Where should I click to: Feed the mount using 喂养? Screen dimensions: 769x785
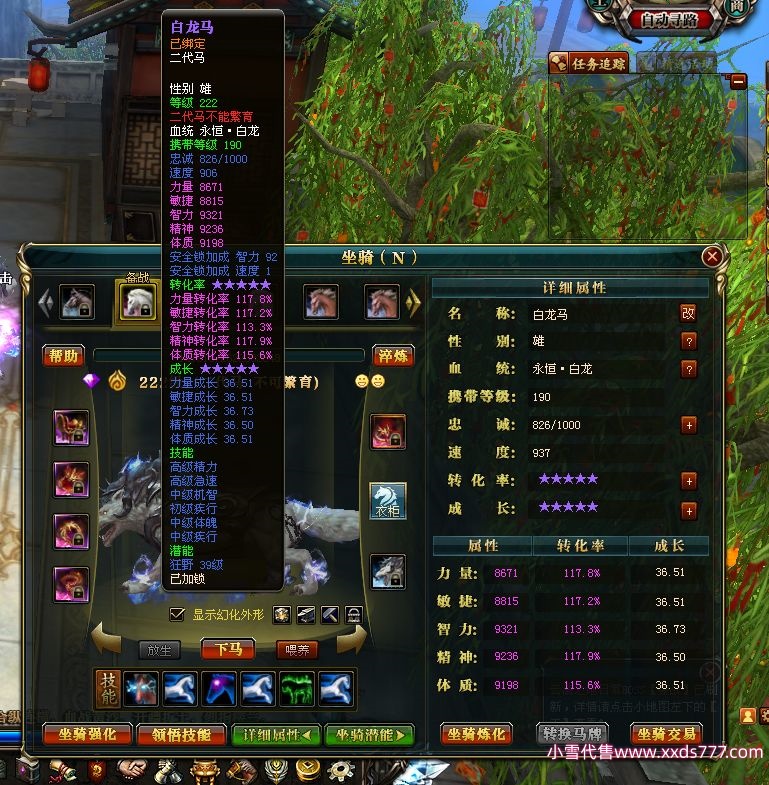pyautogui.click(x=299, y=650)
